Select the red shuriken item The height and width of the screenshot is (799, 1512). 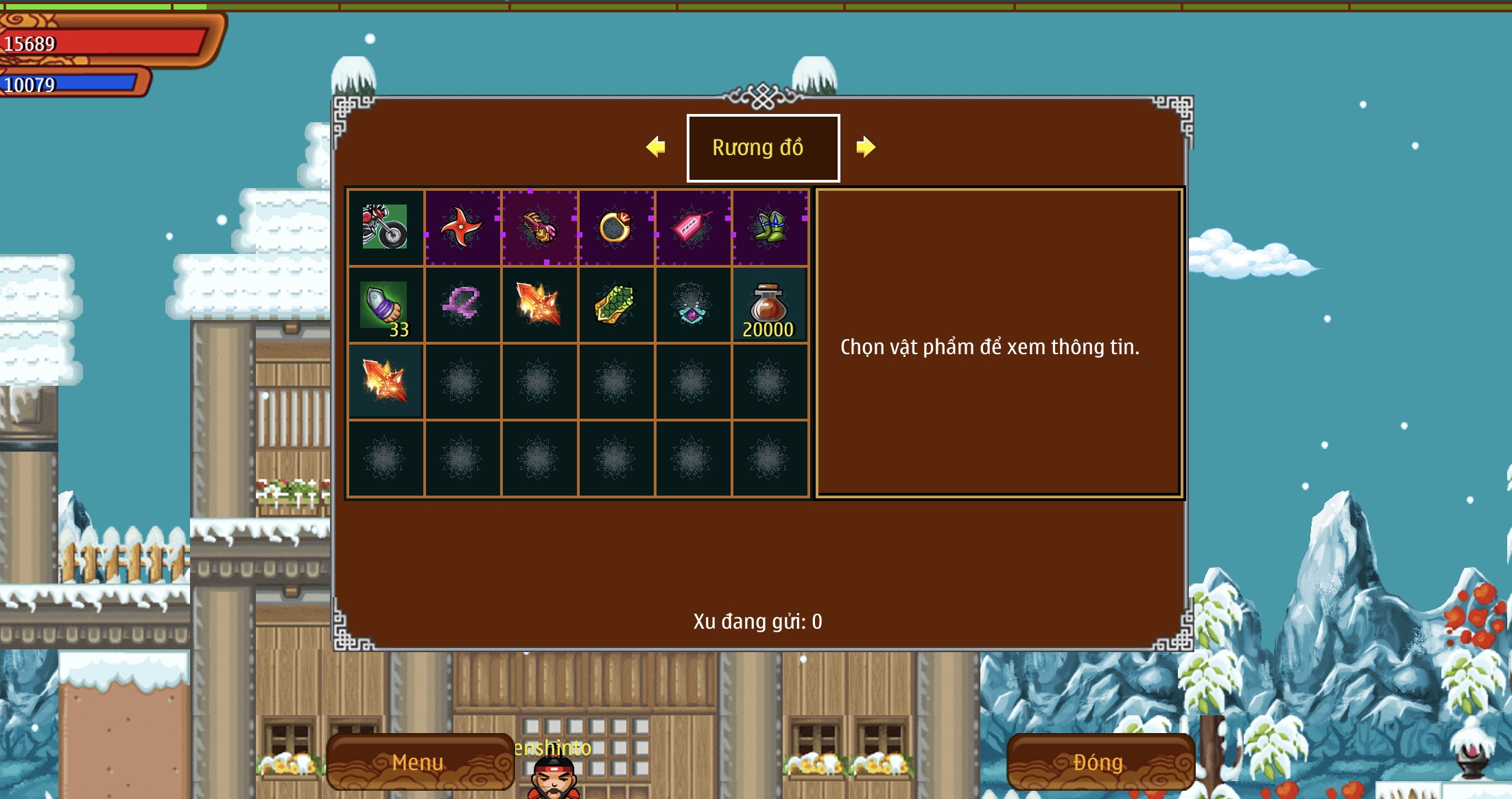462,227
